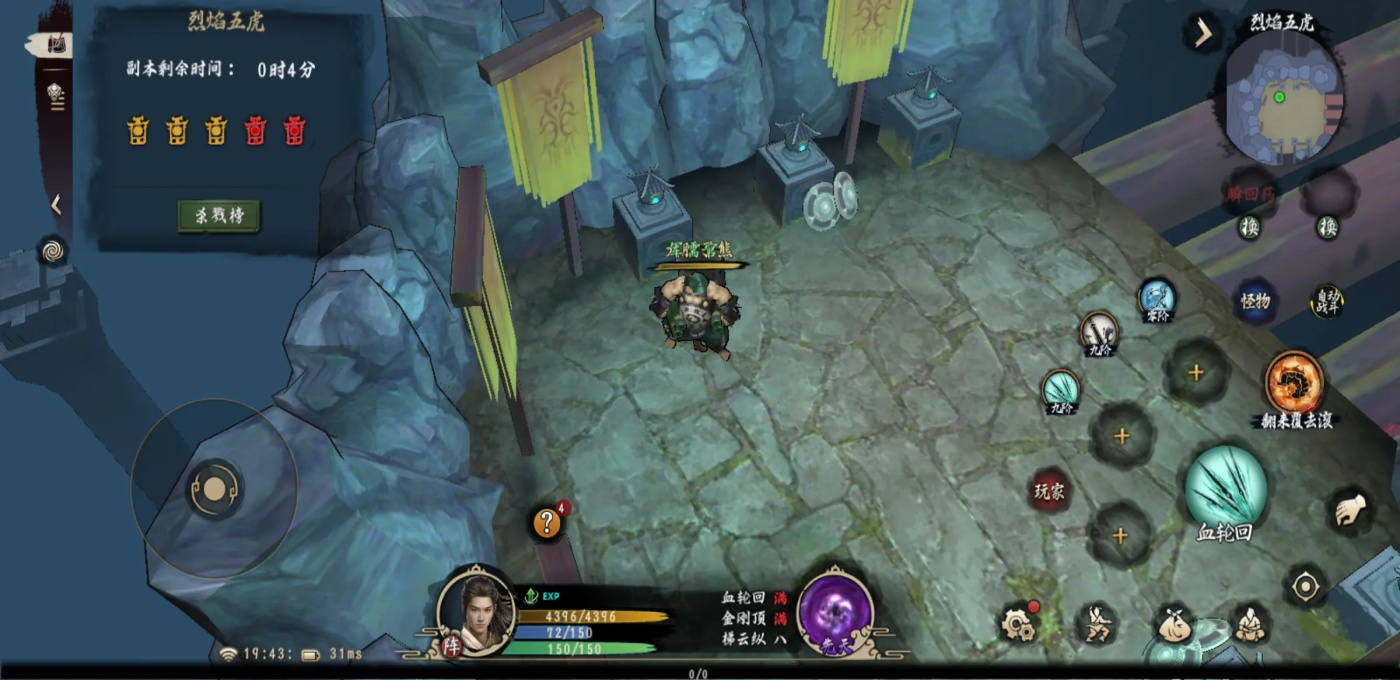
Task: Open the question mark help bubble
Action: [x=547, y=522]
